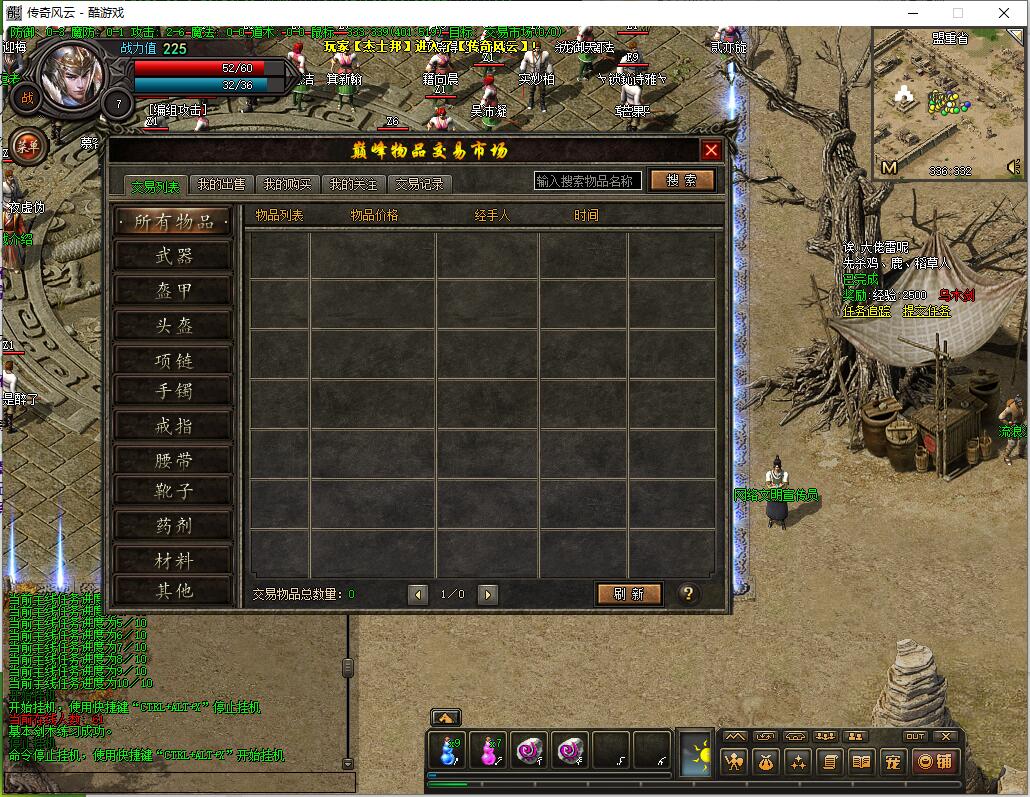Switch to the 我的出售 tab
1030x797 pixels.
click(221, 185)
